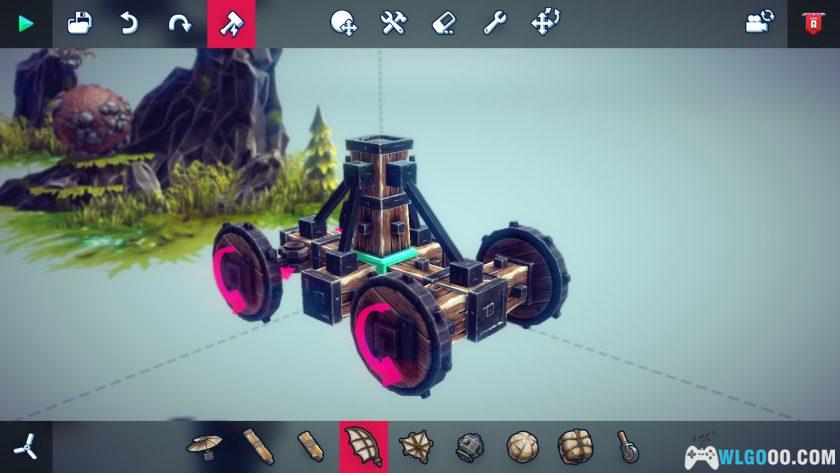Image resolution: width=840 pixels, height=473 pixels.
Task: Choose the crossed hammer and wrench tool
Action: tap(394, 23)
